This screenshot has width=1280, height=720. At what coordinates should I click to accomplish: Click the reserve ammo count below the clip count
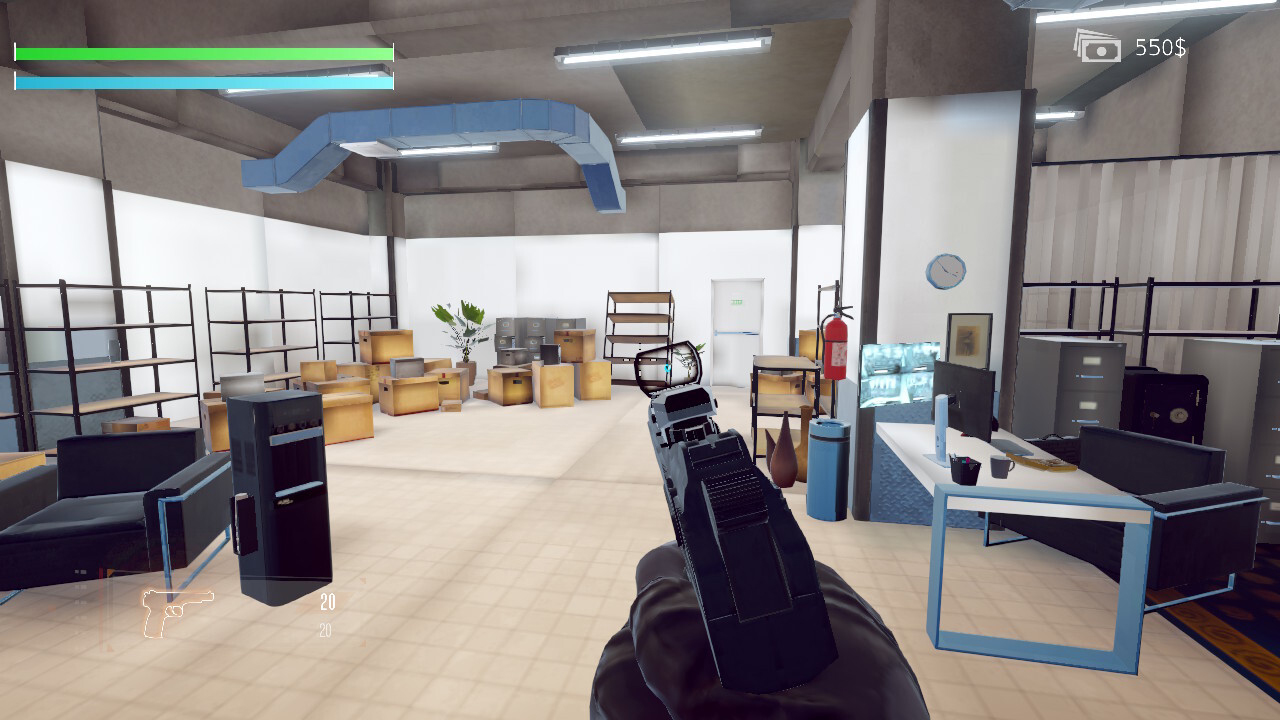click(x=325, y=630)
